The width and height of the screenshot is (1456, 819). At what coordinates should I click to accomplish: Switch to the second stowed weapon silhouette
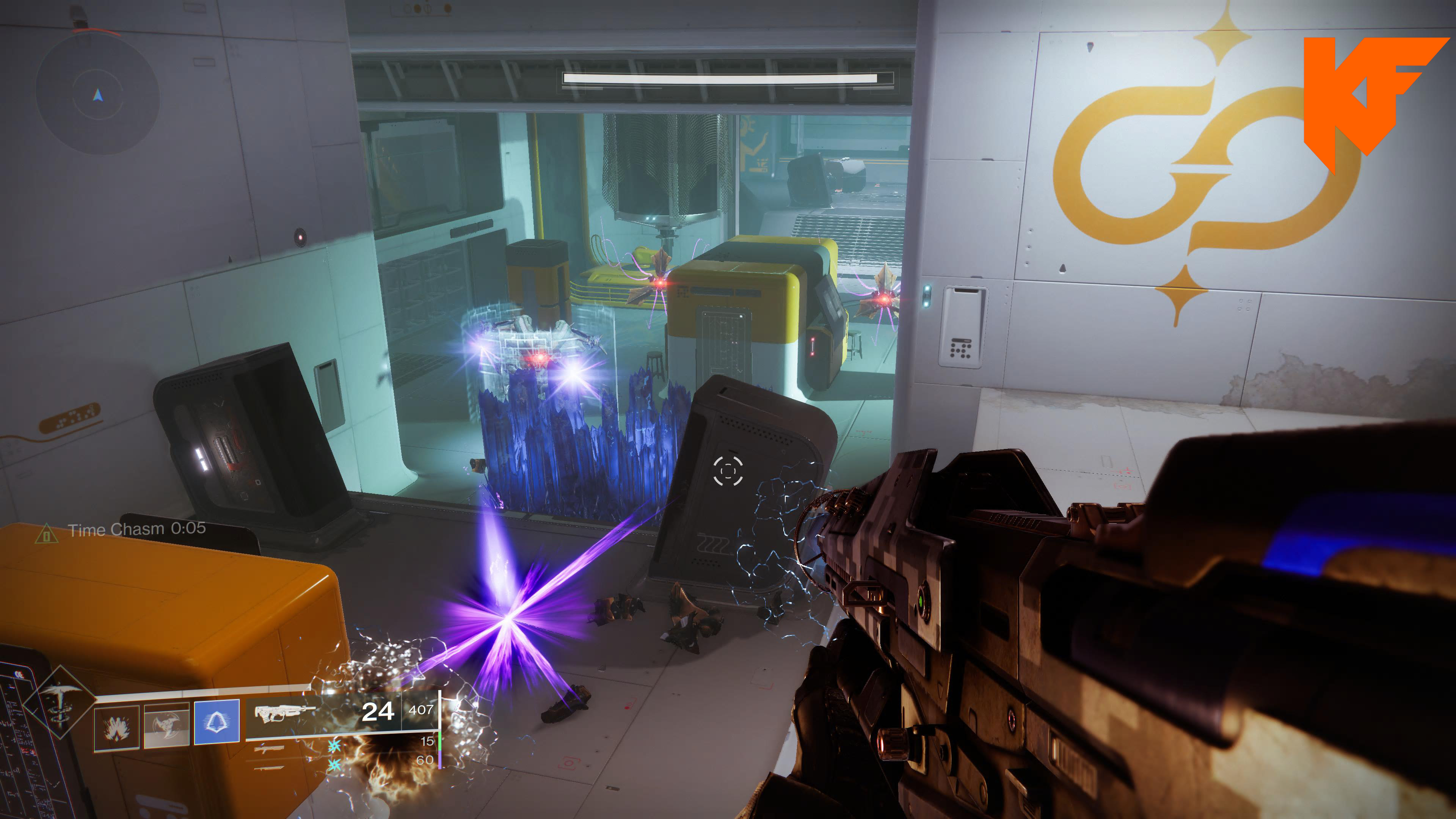pos(269,768)
